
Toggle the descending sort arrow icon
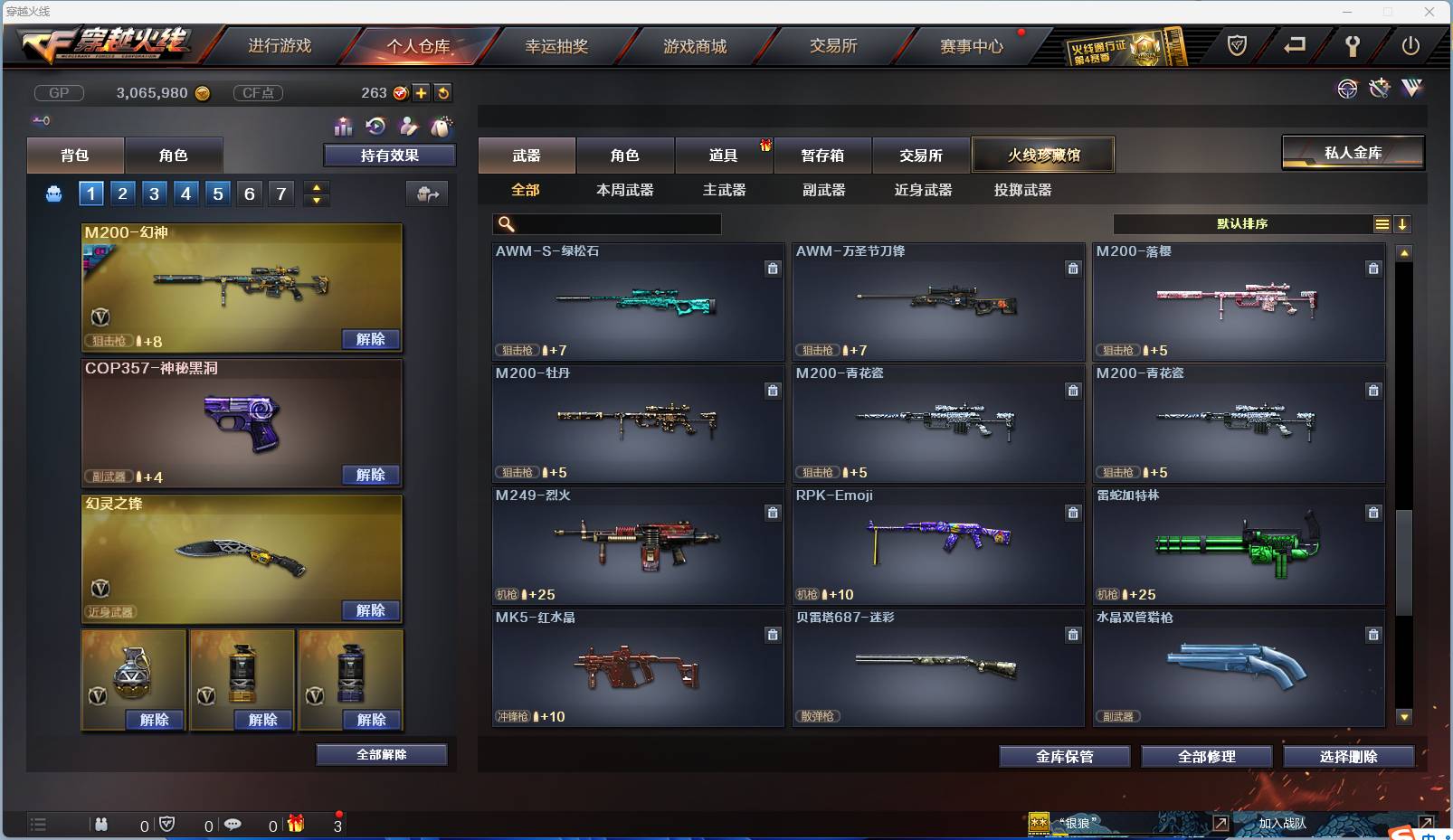(1403, 223)
